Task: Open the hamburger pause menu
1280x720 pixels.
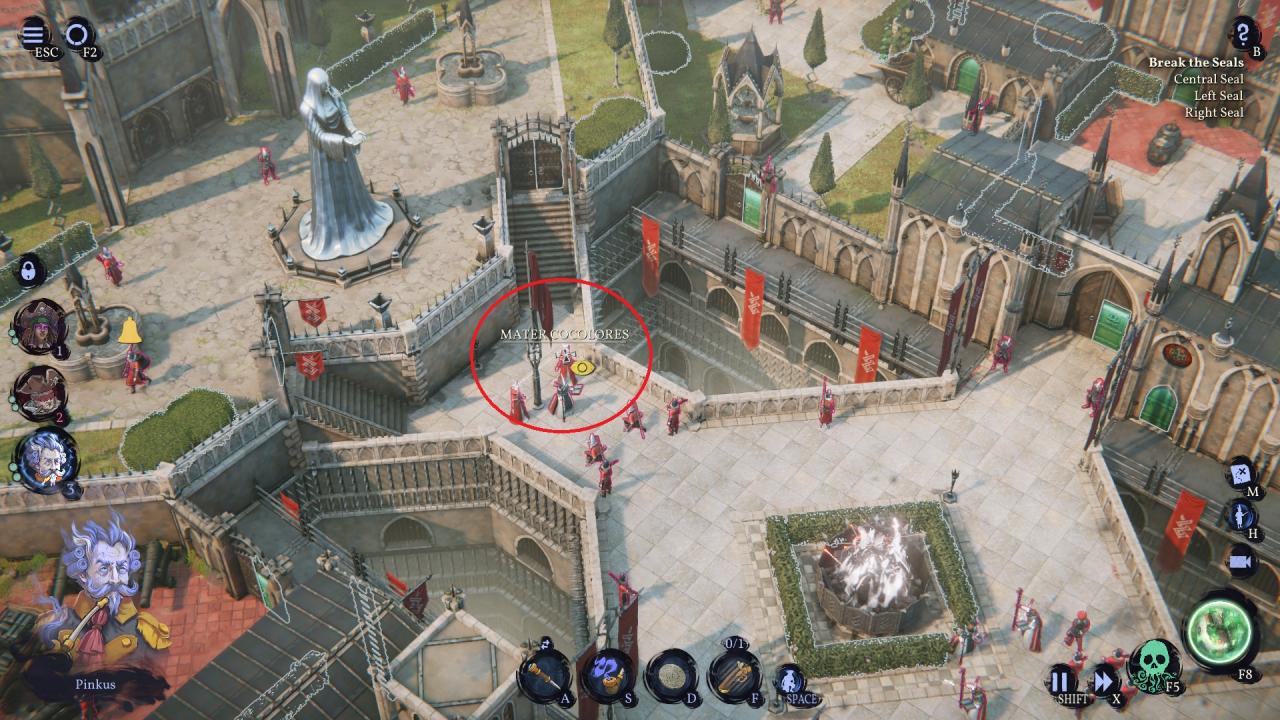Action: (33, 31)
